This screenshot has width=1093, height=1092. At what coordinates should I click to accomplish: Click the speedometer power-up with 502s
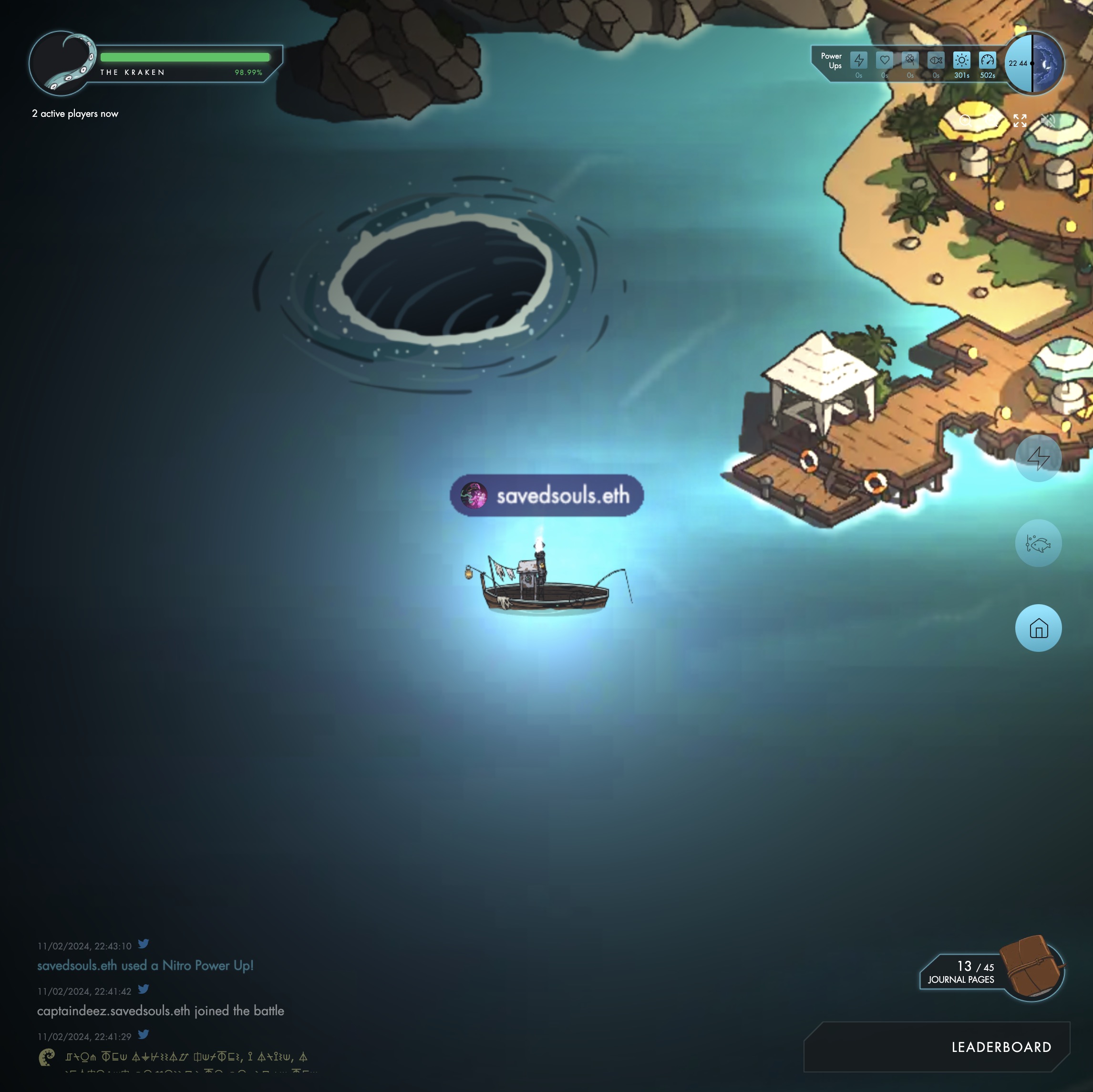(987, 61)
